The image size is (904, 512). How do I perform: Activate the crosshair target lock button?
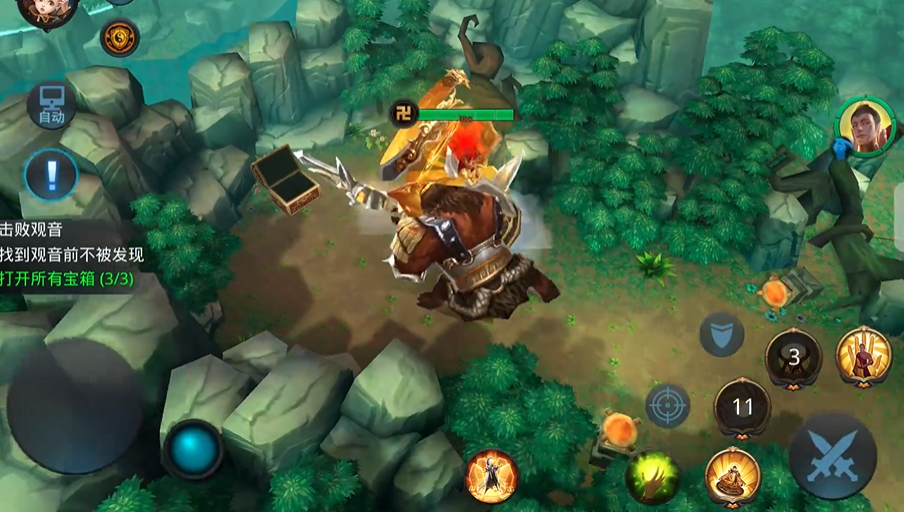[x=667, y=404]
